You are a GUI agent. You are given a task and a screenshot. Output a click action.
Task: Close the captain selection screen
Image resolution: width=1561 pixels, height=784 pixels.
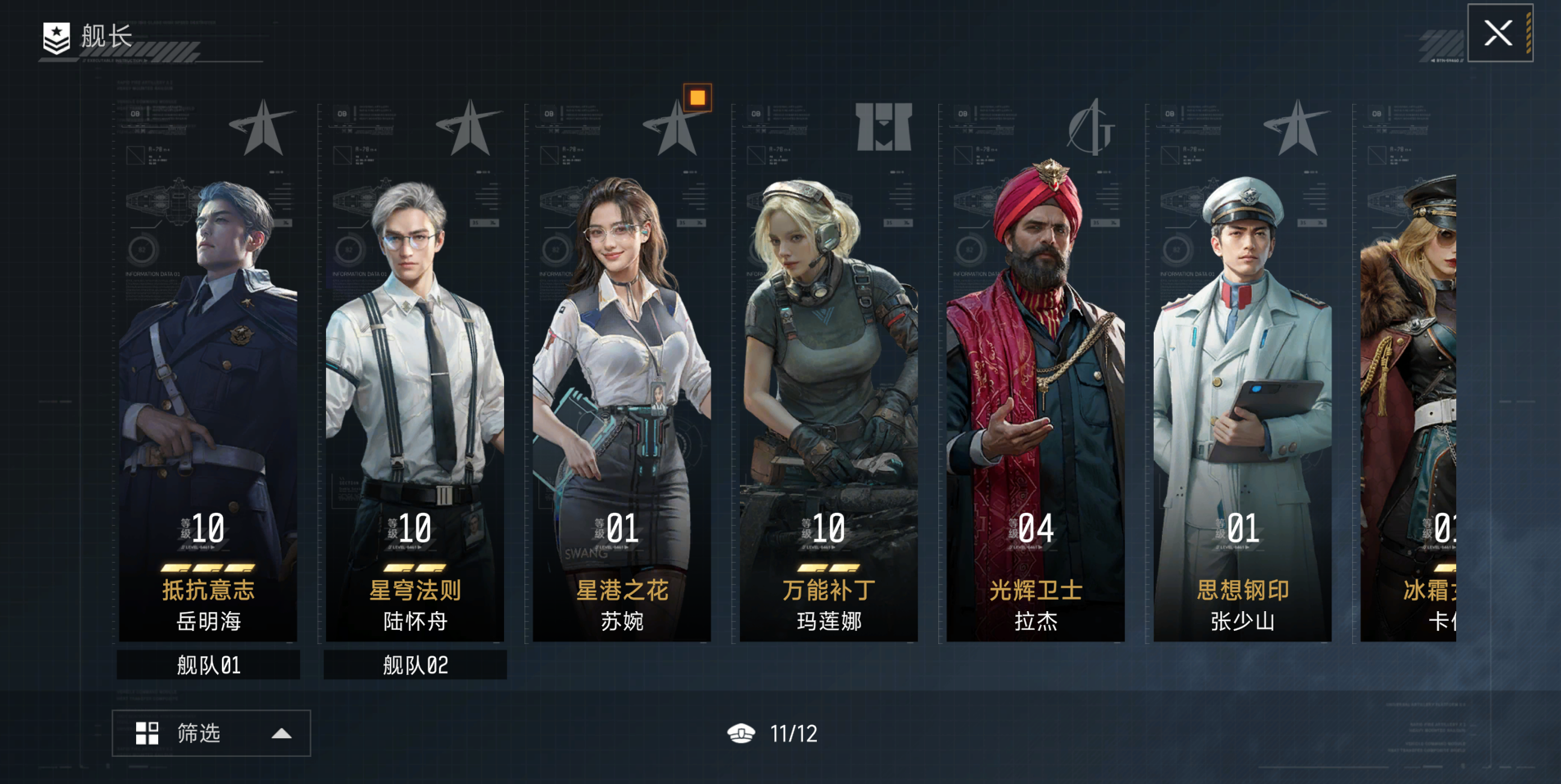1499,34
